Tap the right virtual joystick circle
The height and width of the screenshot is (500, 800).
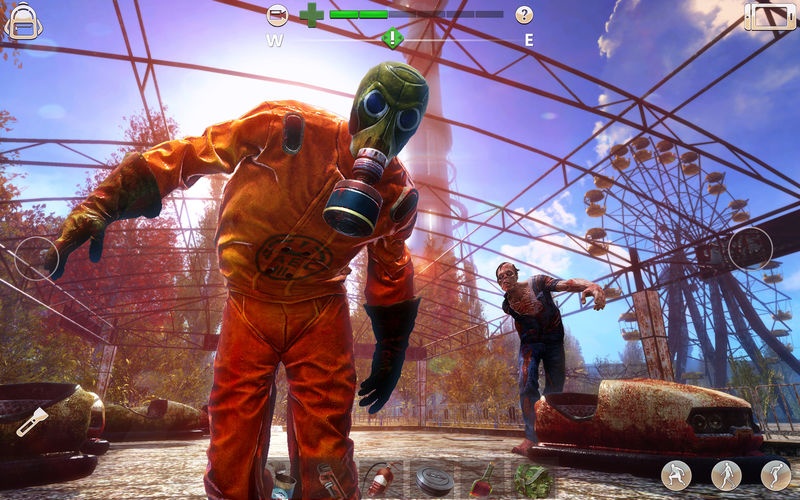(x=750, y=249)
